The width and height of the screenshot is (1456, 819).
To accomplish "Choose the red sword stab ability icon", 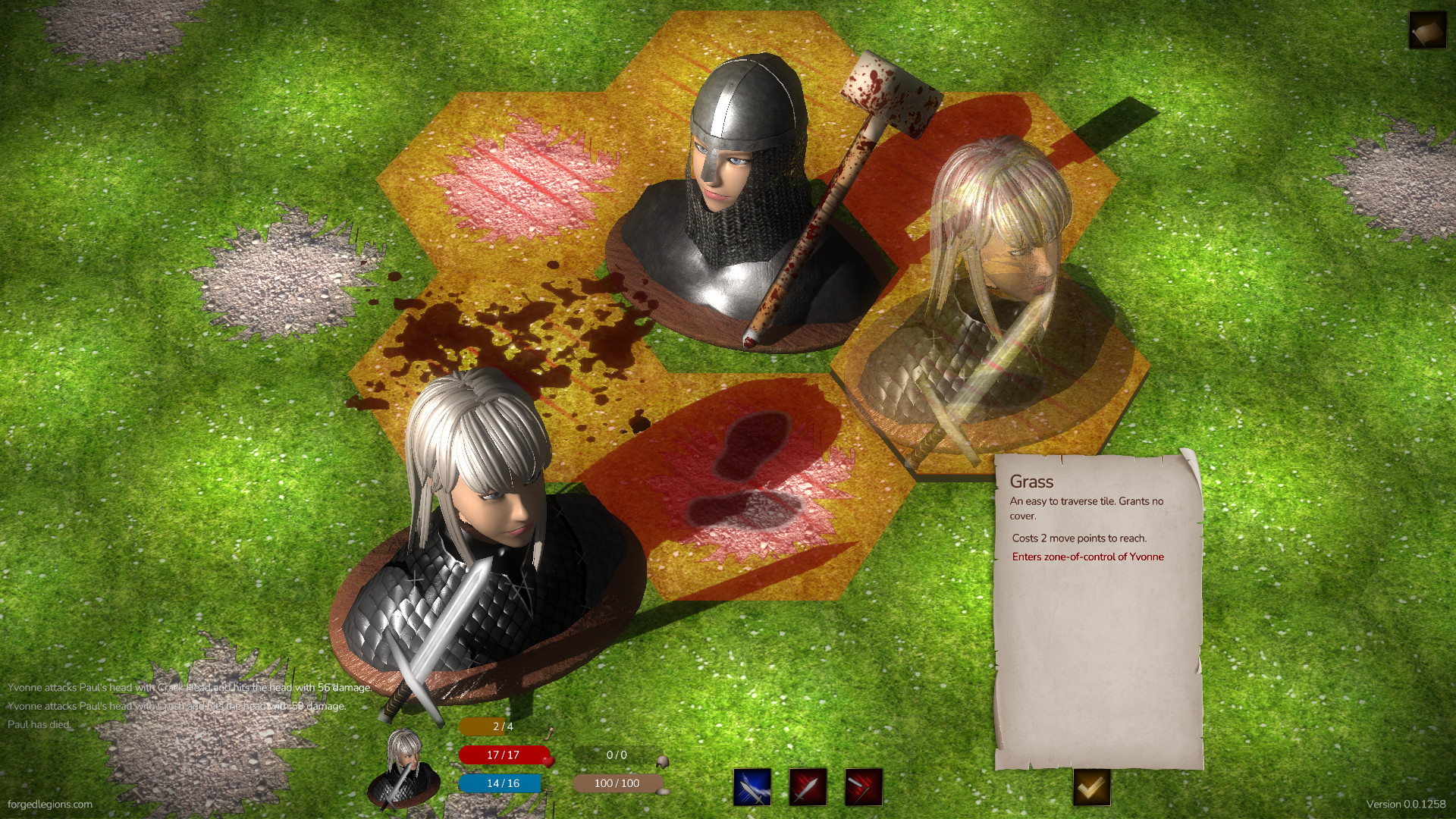I will pos(807,787).
